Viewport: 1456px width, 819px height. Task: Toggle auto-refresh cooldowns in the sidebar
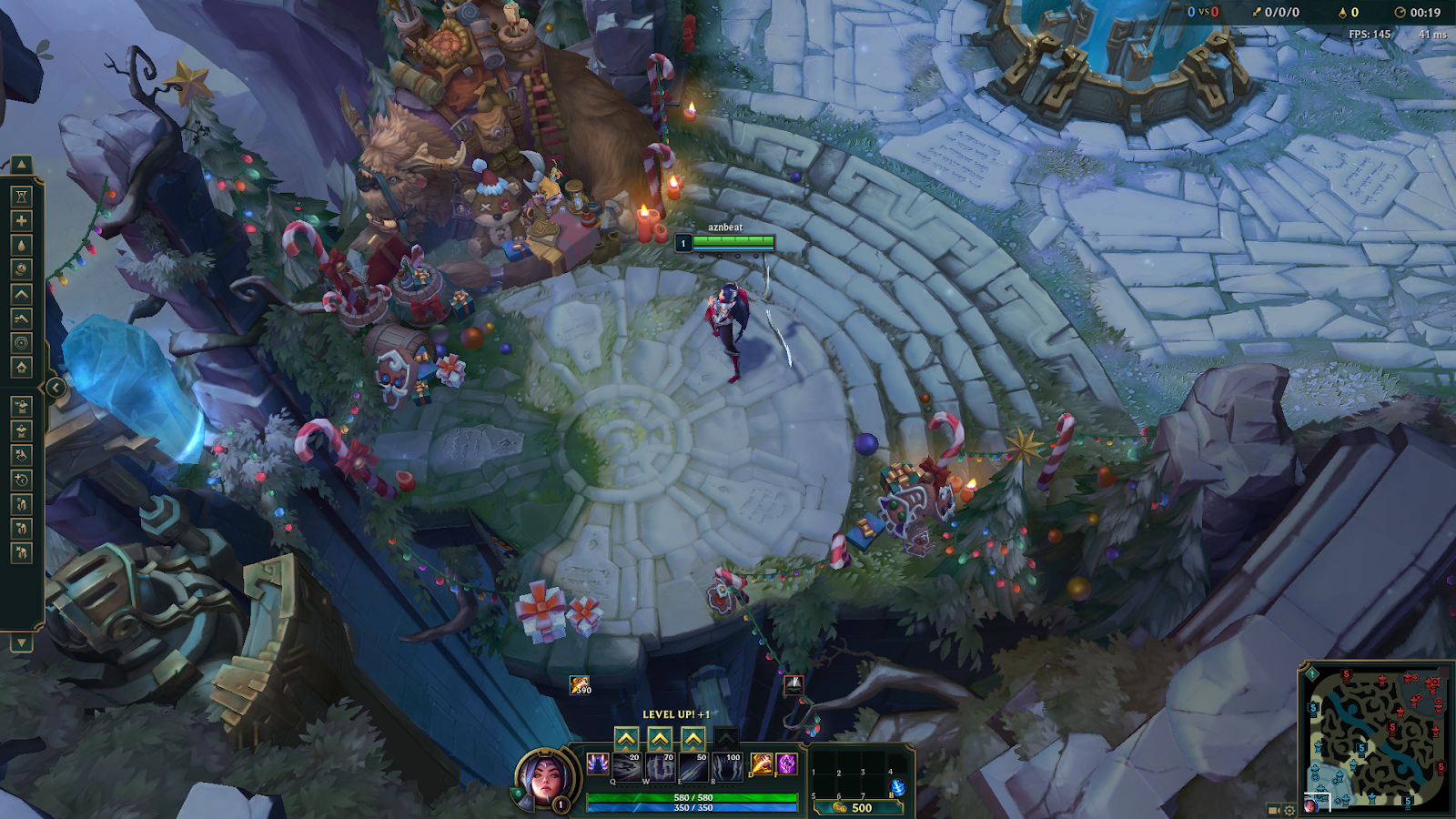(x=21, y=268)
